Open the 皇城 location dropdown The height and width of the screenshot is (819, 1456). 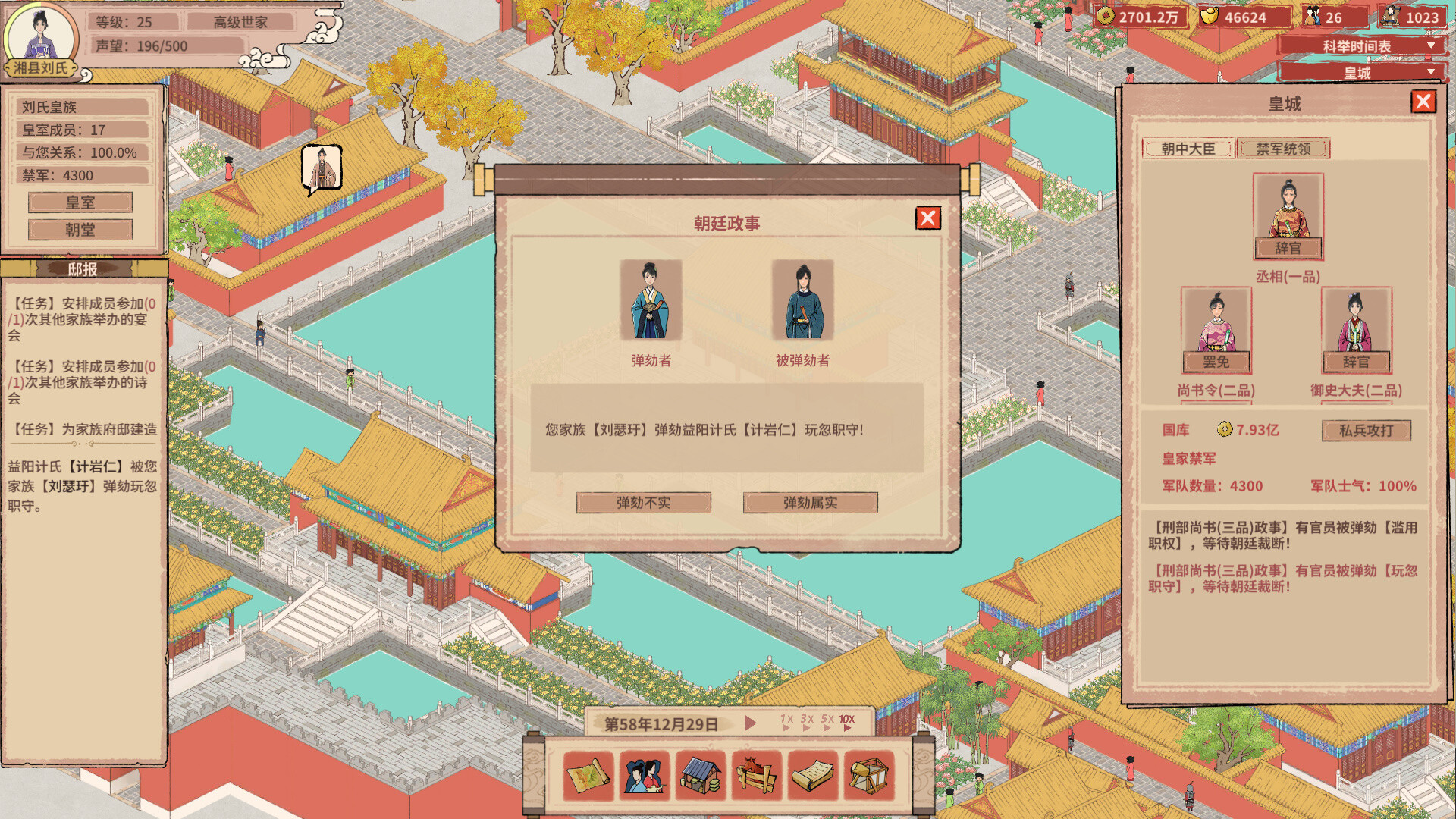[x=1357, y=72]
